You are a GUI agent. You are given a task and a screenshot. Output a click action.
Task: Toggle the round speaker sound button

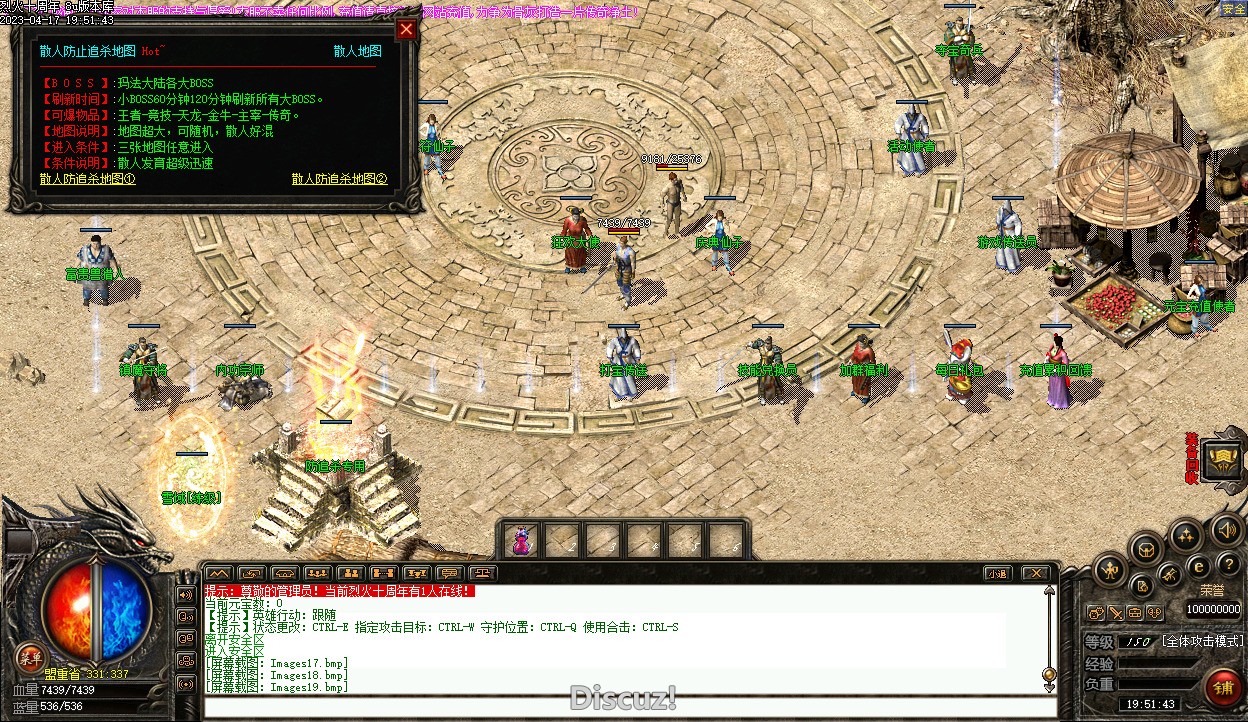pos(1228,529)
